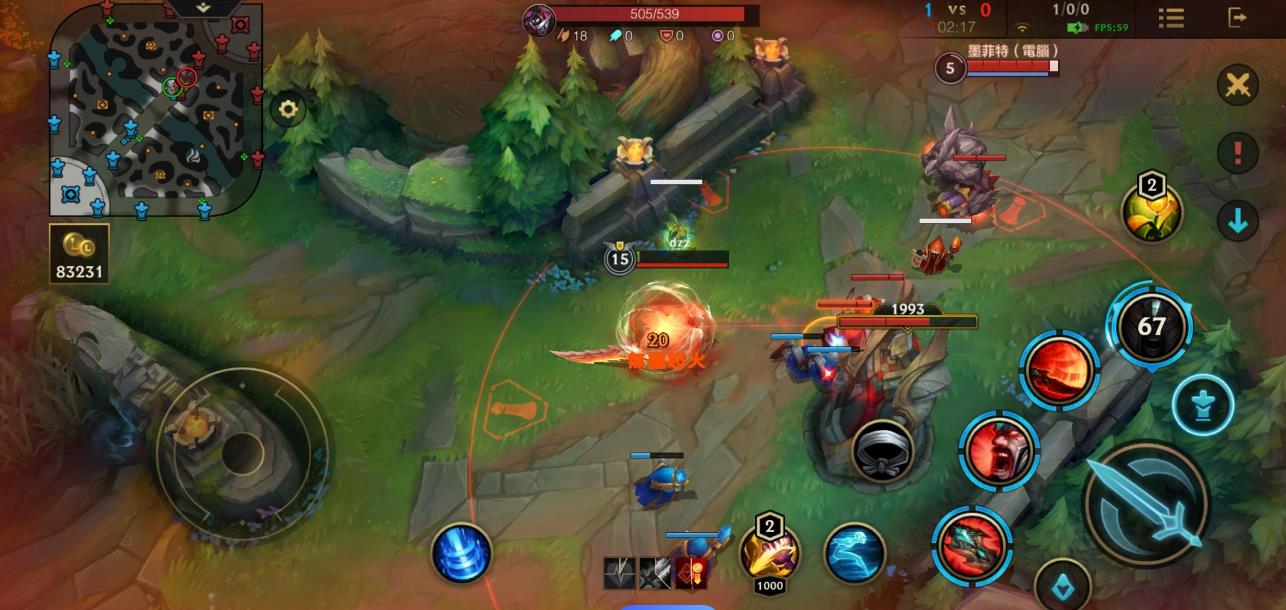
Task: Activate the blue Recall swirl button
Action: point(461,553)
